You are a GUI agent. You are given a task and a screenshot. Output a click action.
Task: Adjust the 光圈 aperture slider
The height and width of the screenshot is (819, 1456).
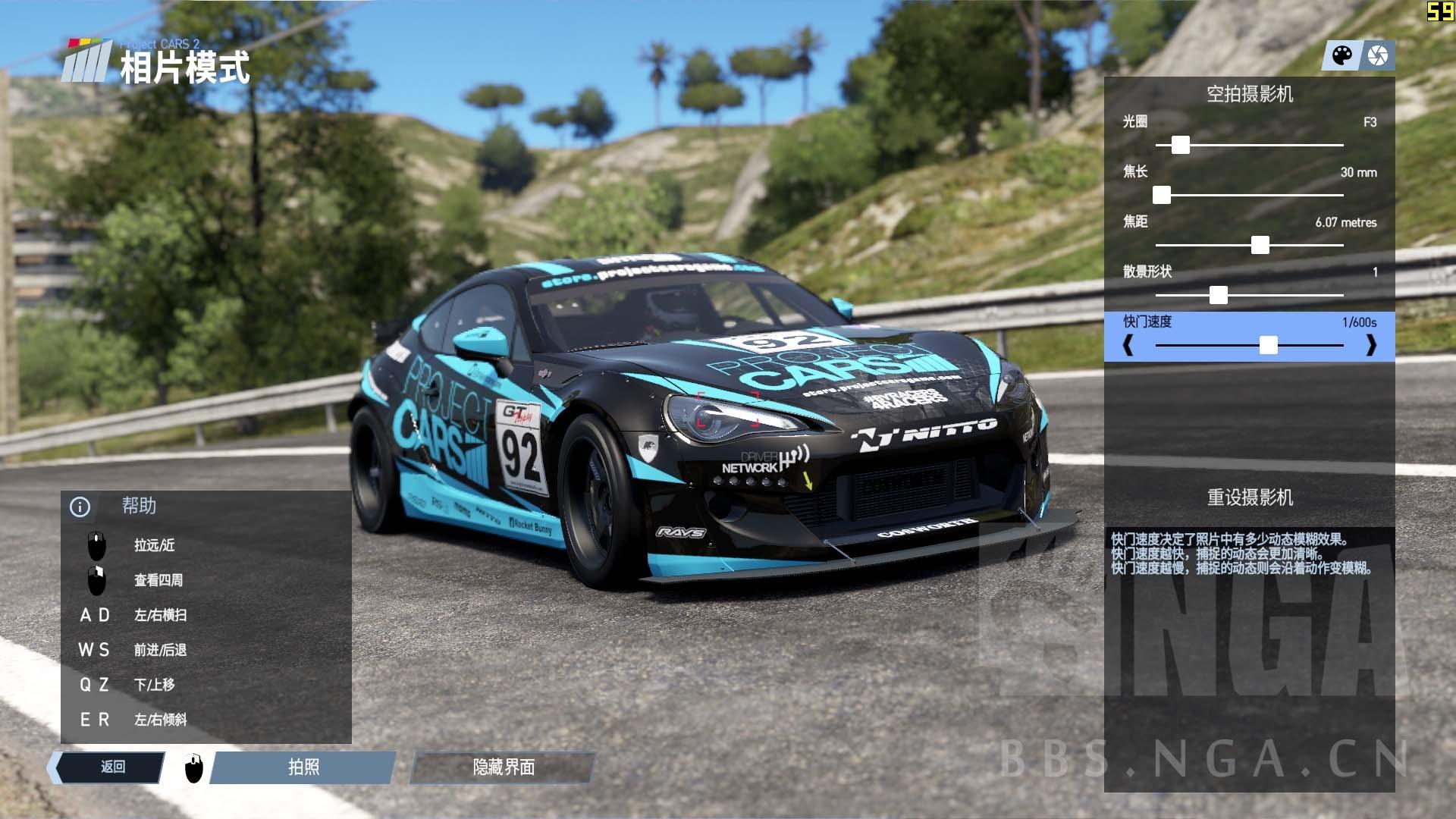[1180, 145]
